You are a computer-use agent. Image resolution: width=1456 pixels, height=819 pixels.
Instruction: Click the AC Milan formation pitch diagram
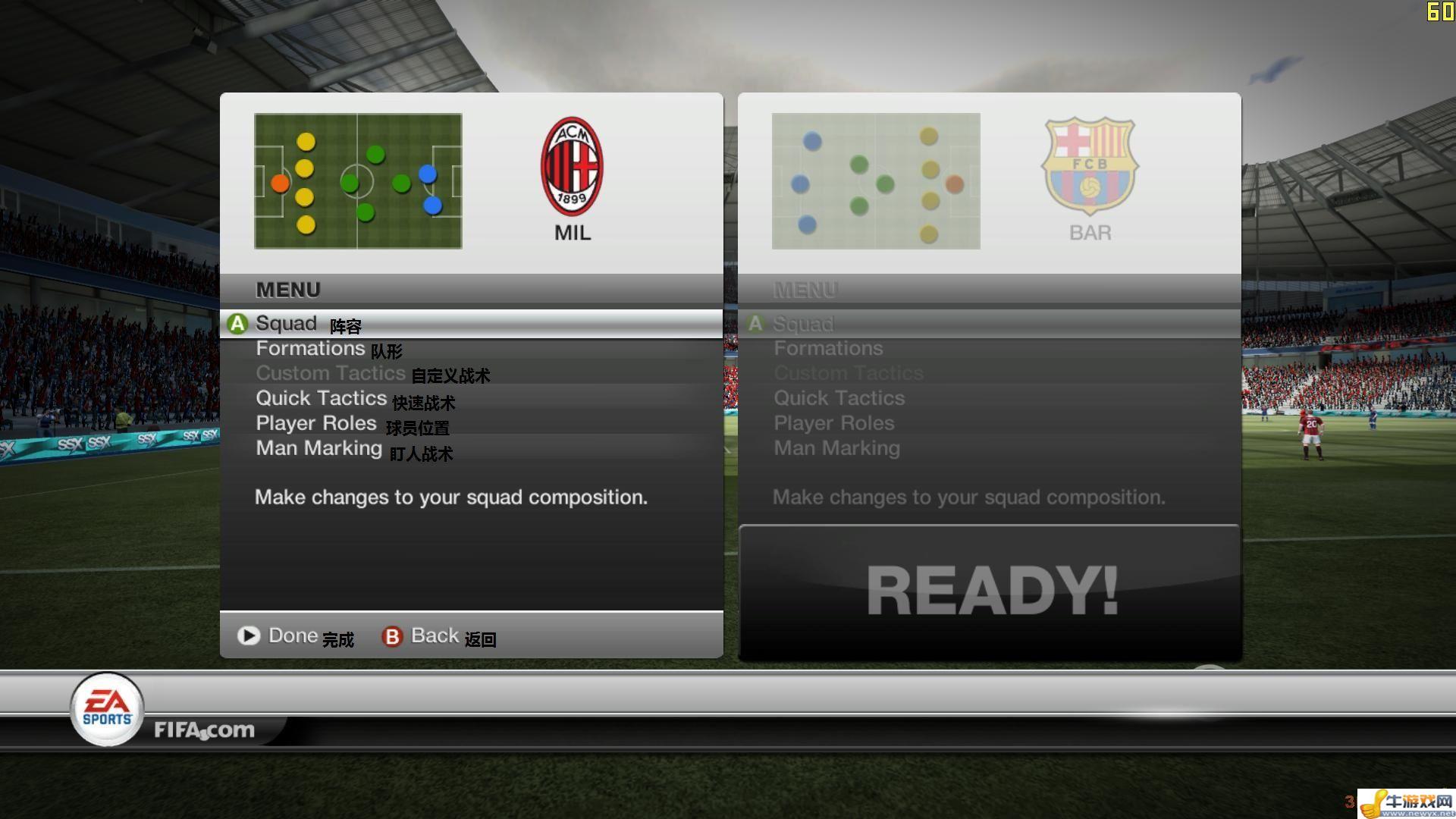click(358, 181)
